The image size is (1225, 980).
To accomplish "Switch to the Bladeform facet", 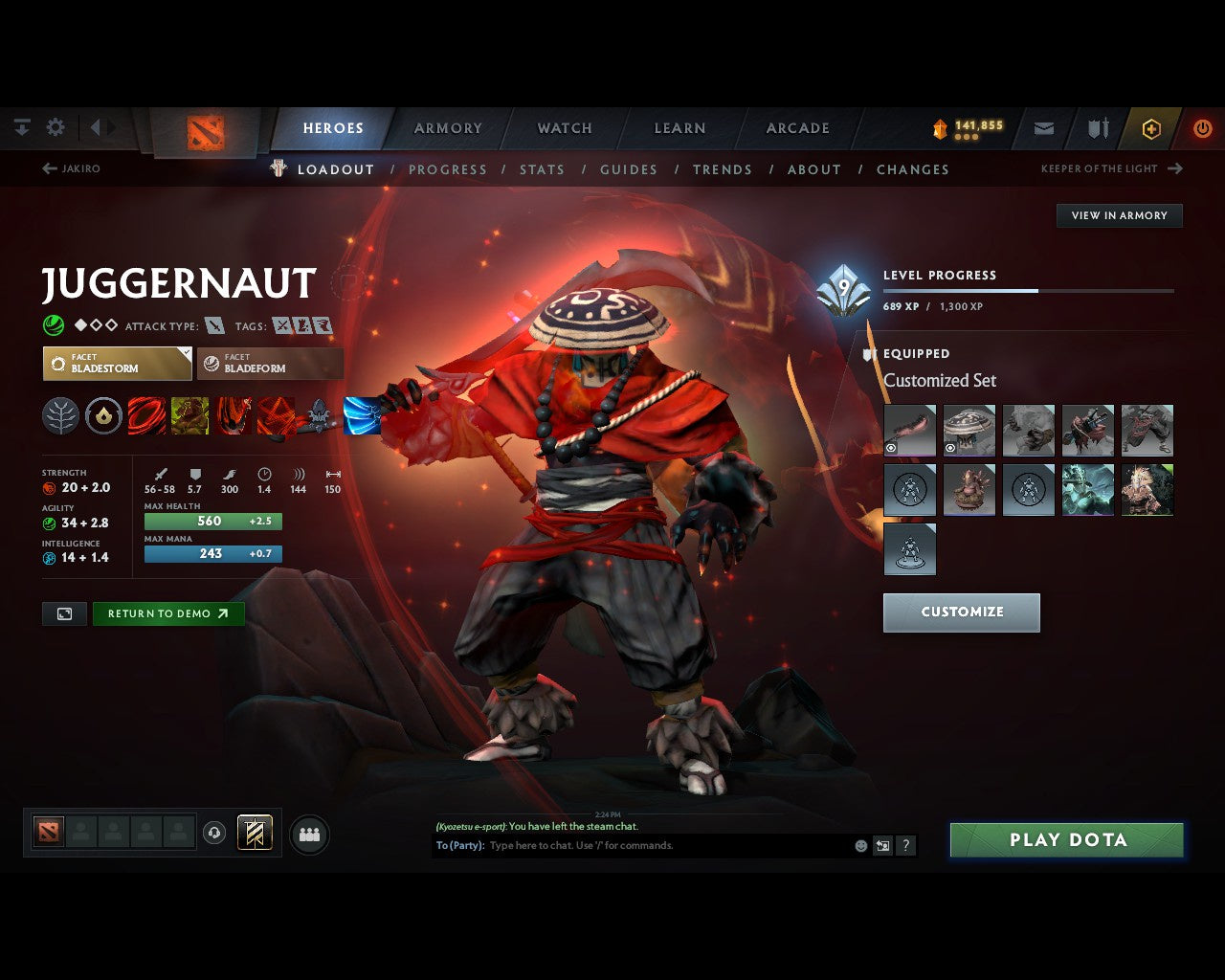I will pyautogui.click(x=270, y=364).
